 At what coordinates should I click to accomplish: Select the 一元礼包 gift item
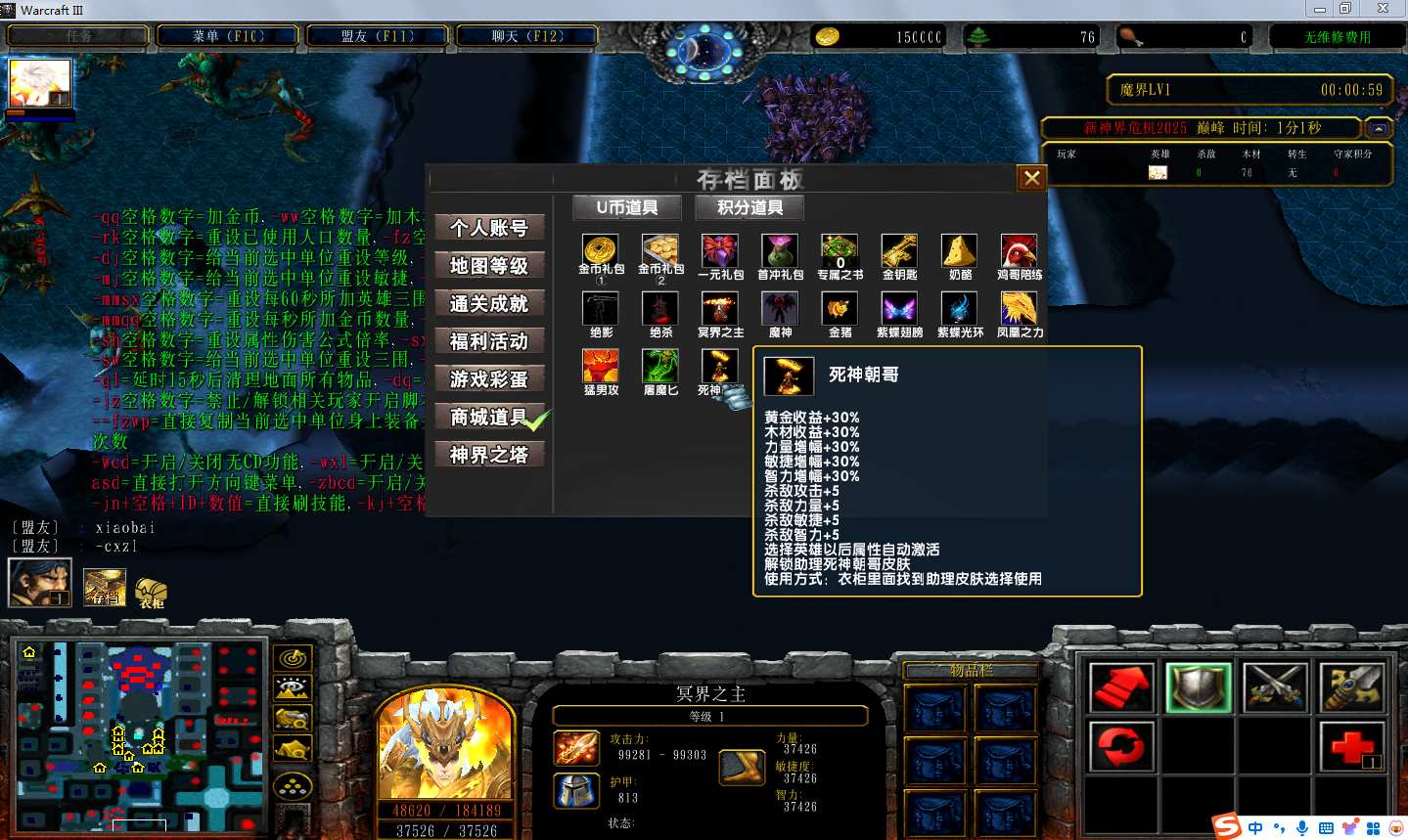tap(720, 252)
